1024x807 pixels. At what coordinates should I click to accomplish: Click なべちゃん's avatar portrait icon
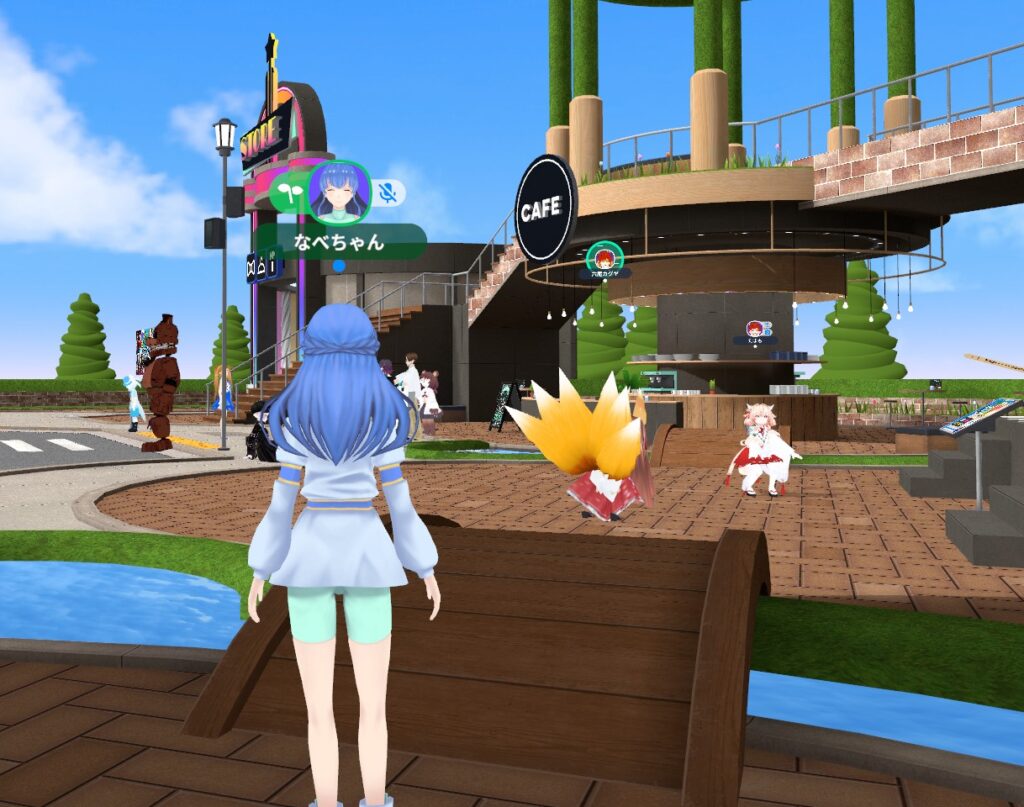coord(340,191)
